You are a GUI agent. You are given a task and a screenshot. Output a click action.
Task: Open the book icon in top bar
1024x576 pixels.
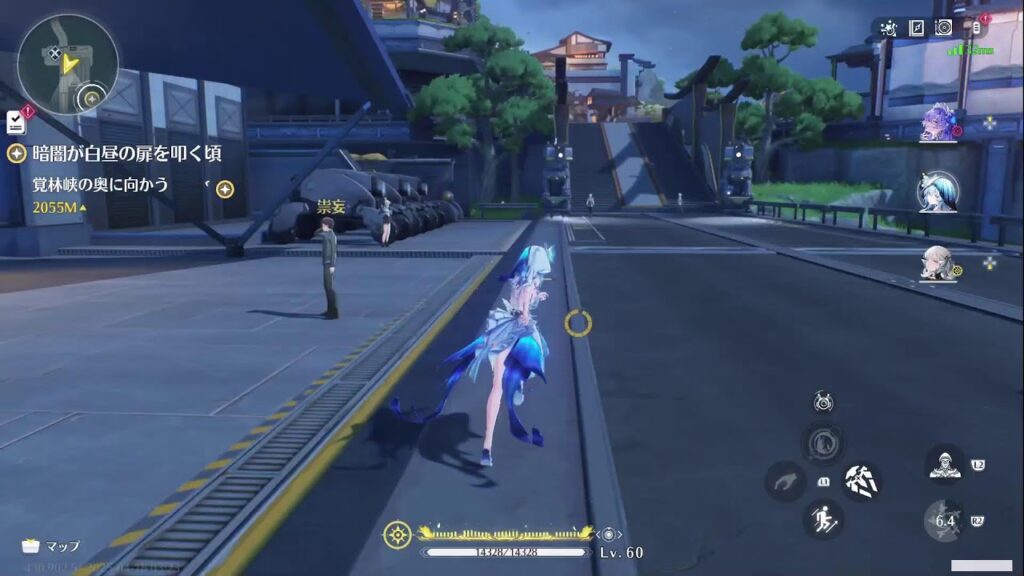(916, 28)
